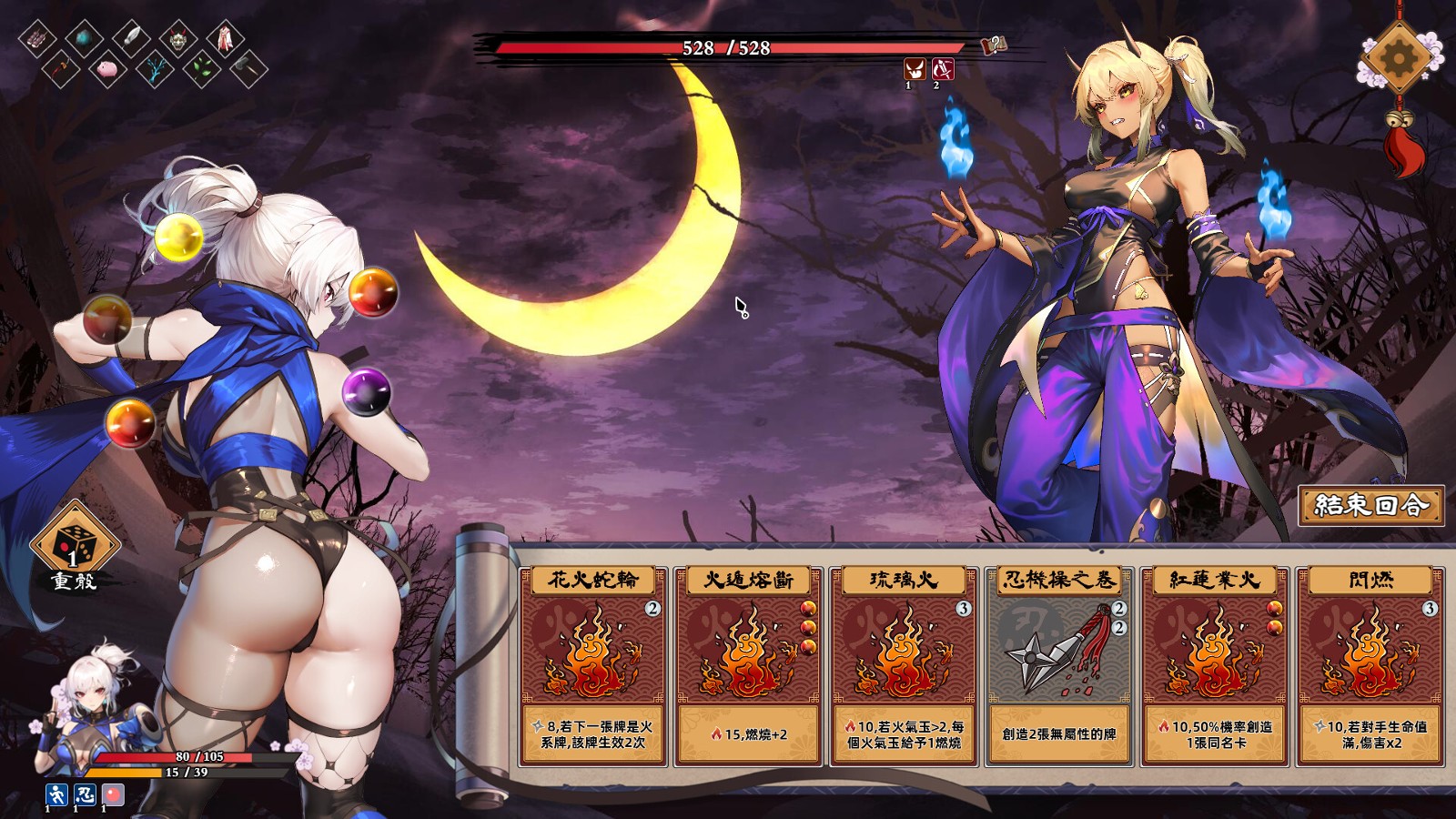The image size is (1456, 819).
Task: Select the 紅蓮業火 card
Action: tap(1214, 665)
